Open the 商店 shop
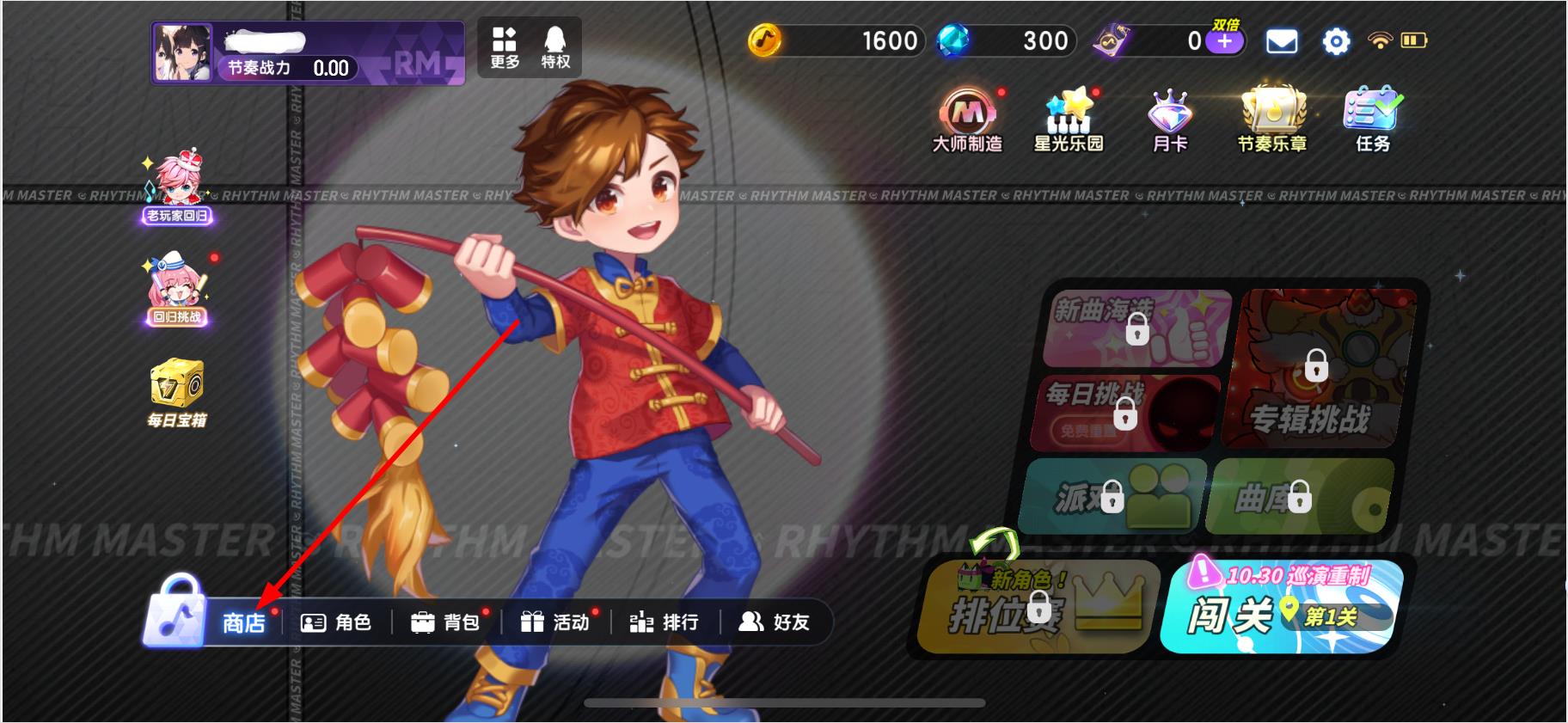1568x723 pixels. 243,622
